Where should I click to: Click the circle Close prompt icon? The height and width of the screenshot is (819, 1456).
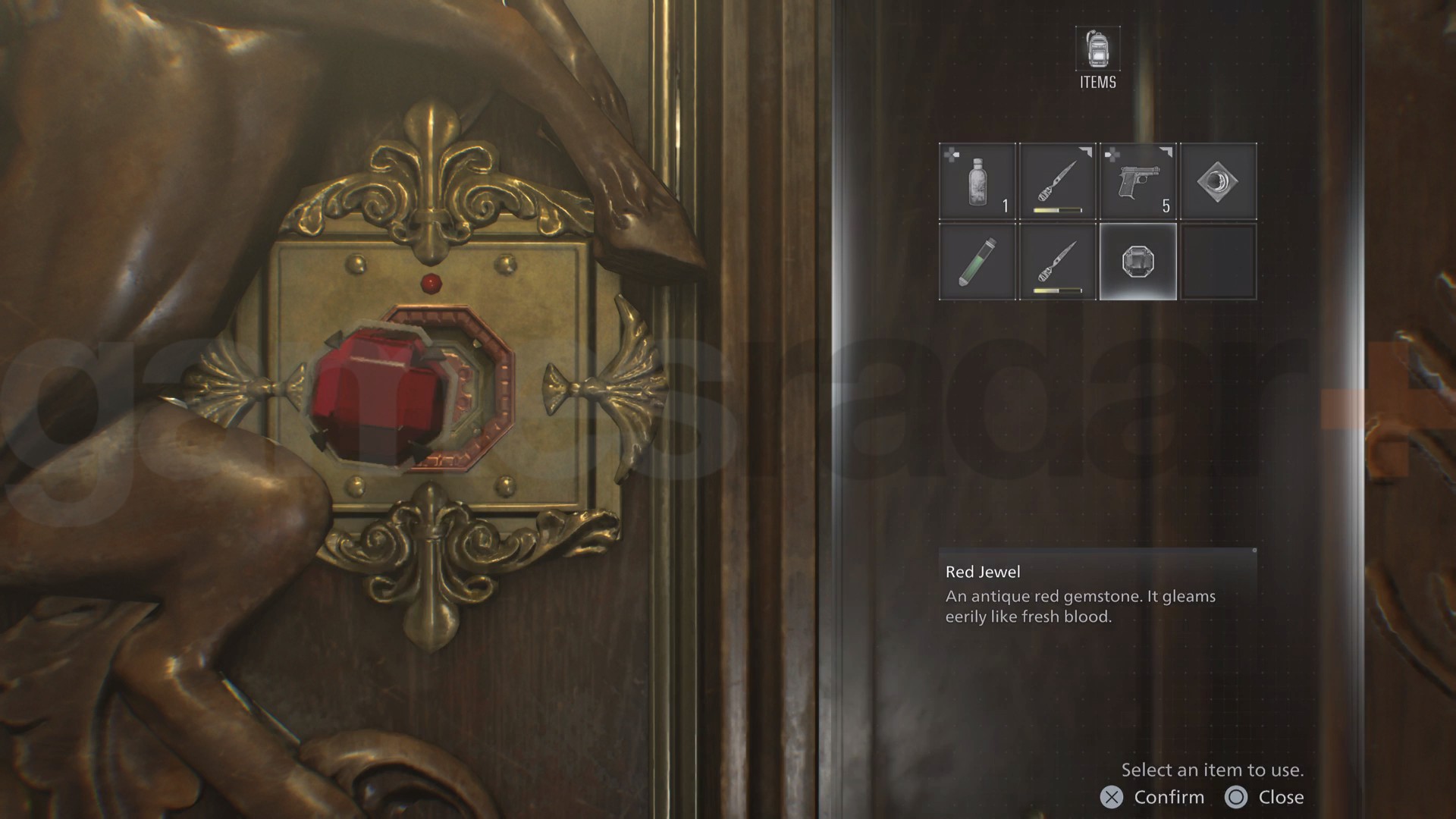pyautogui.click(x=1238, y=797)
